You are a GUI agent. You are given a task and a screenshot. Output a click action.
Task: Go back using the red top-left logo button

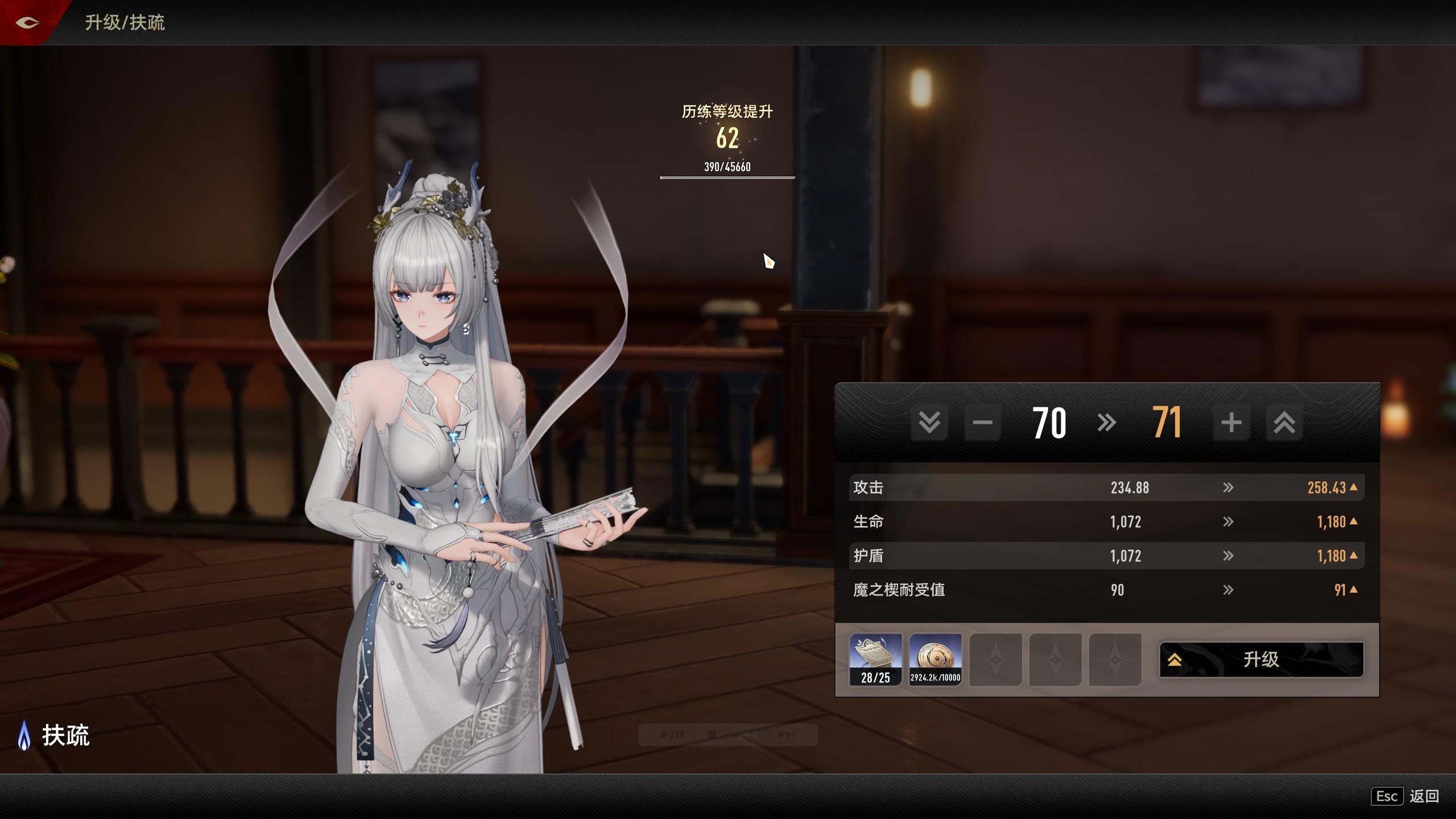click(27, 23)
